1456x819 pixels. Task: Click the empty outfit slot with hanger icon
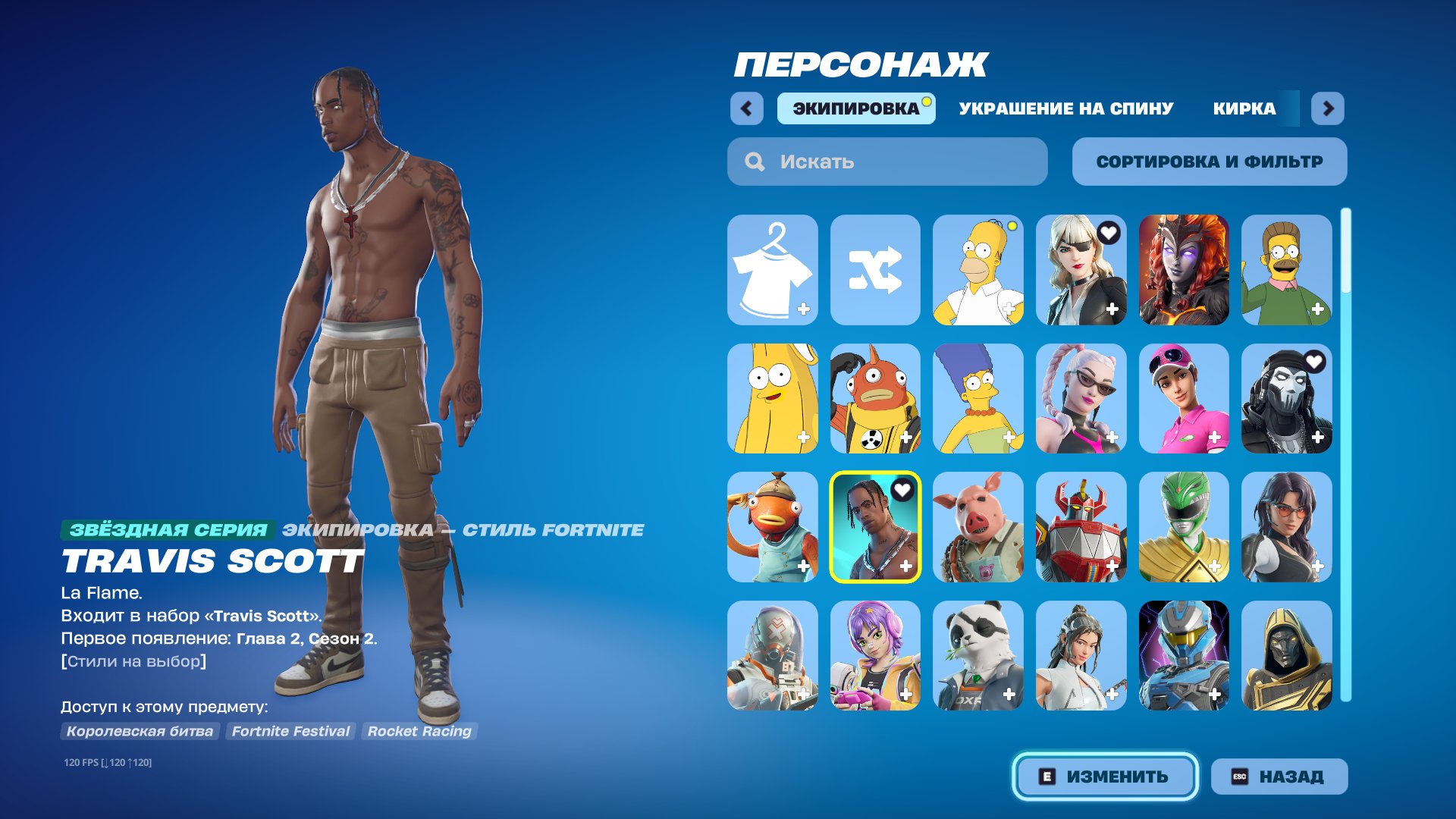(x=772, y=271)
